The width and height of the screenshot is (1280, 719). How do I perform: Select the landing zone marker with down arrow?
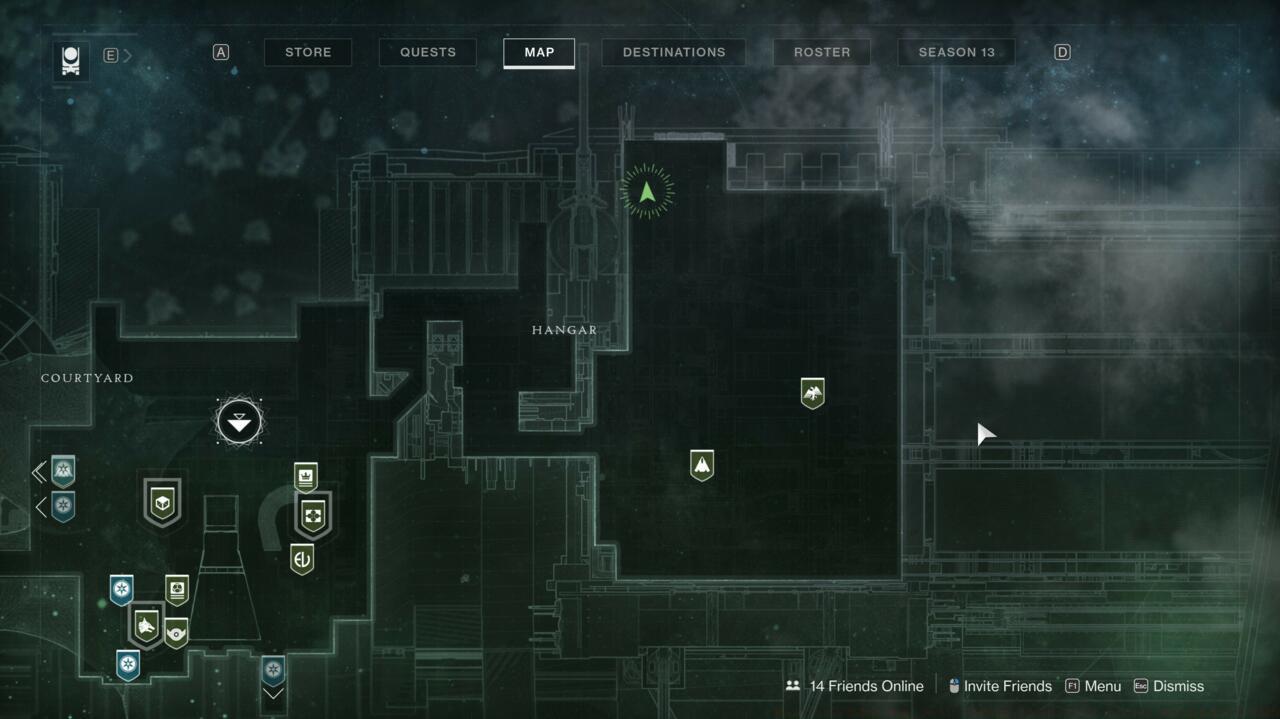point(239,422)
